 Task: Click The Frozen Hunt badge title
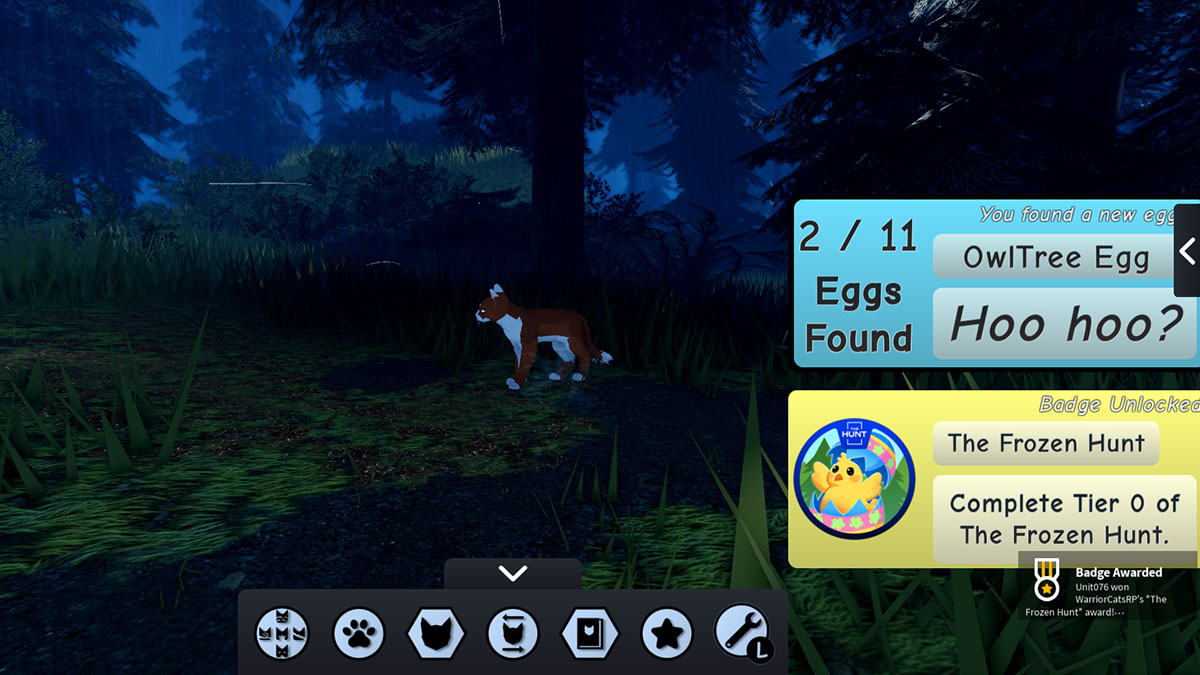click(x=1045, y=443)
